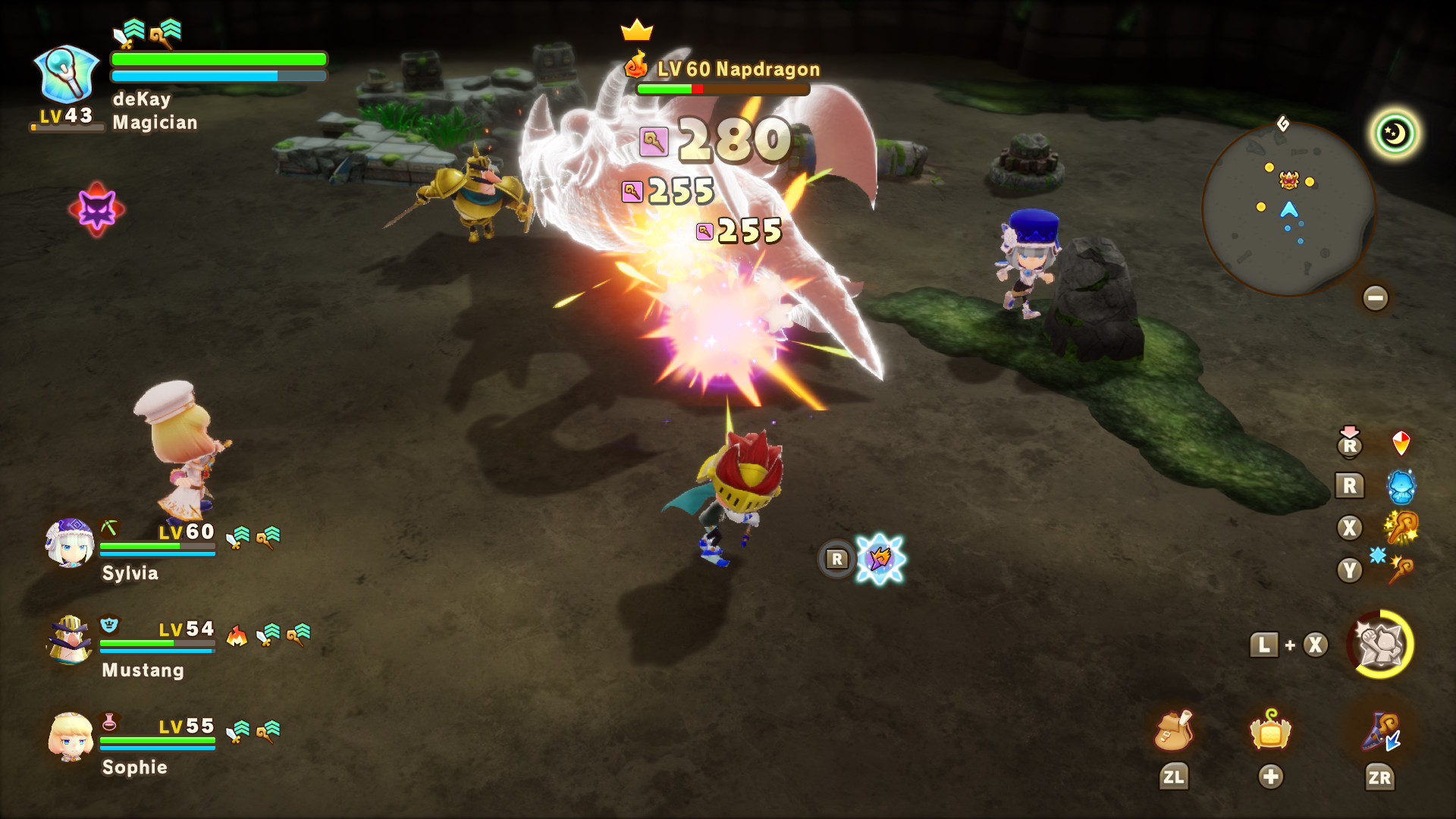Activate the blue spirit ability icon

coord(1401,486)
